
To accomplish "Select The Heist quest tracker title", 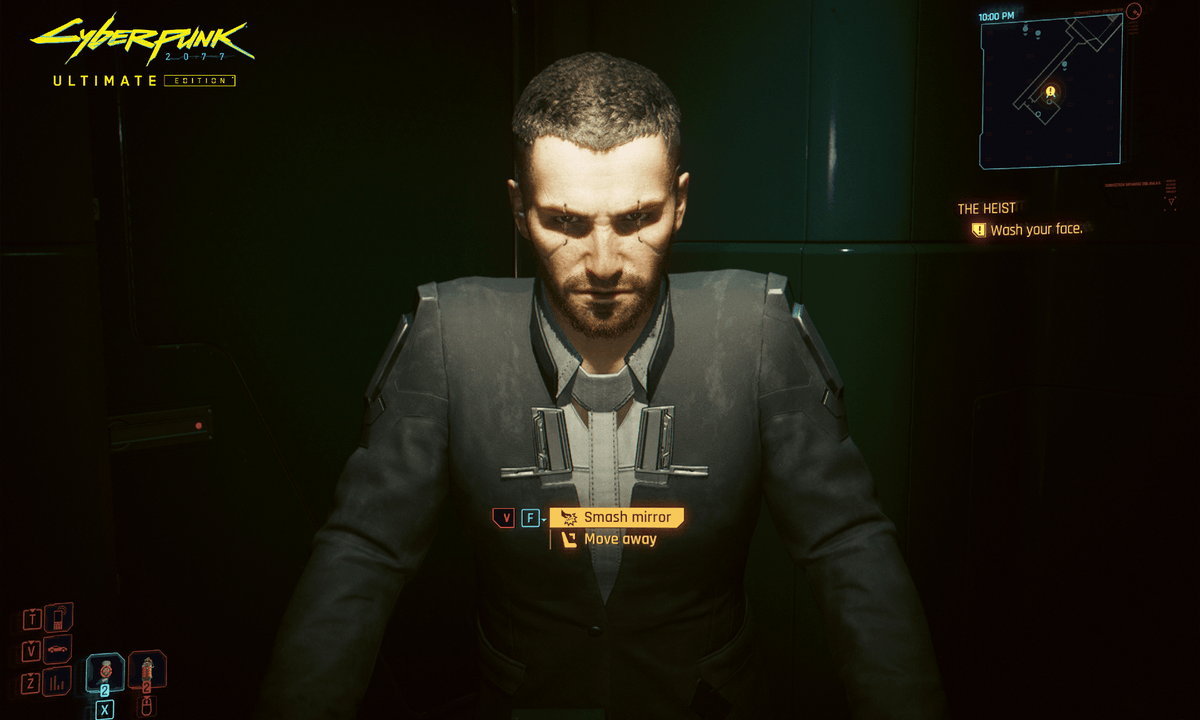I will (x=986, y=208).
